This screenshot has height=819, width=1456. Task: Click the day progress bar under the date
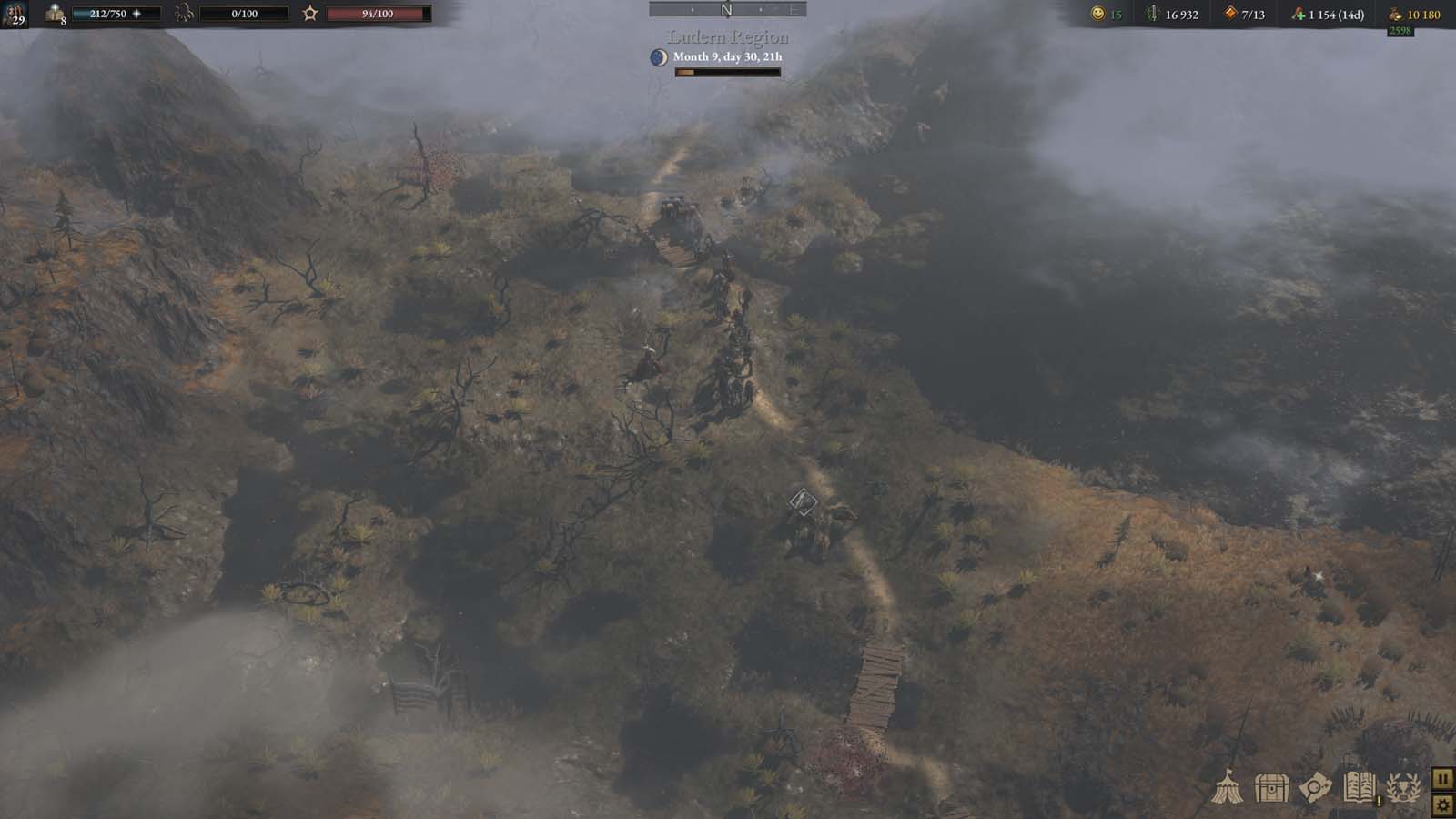coord(728,71)
